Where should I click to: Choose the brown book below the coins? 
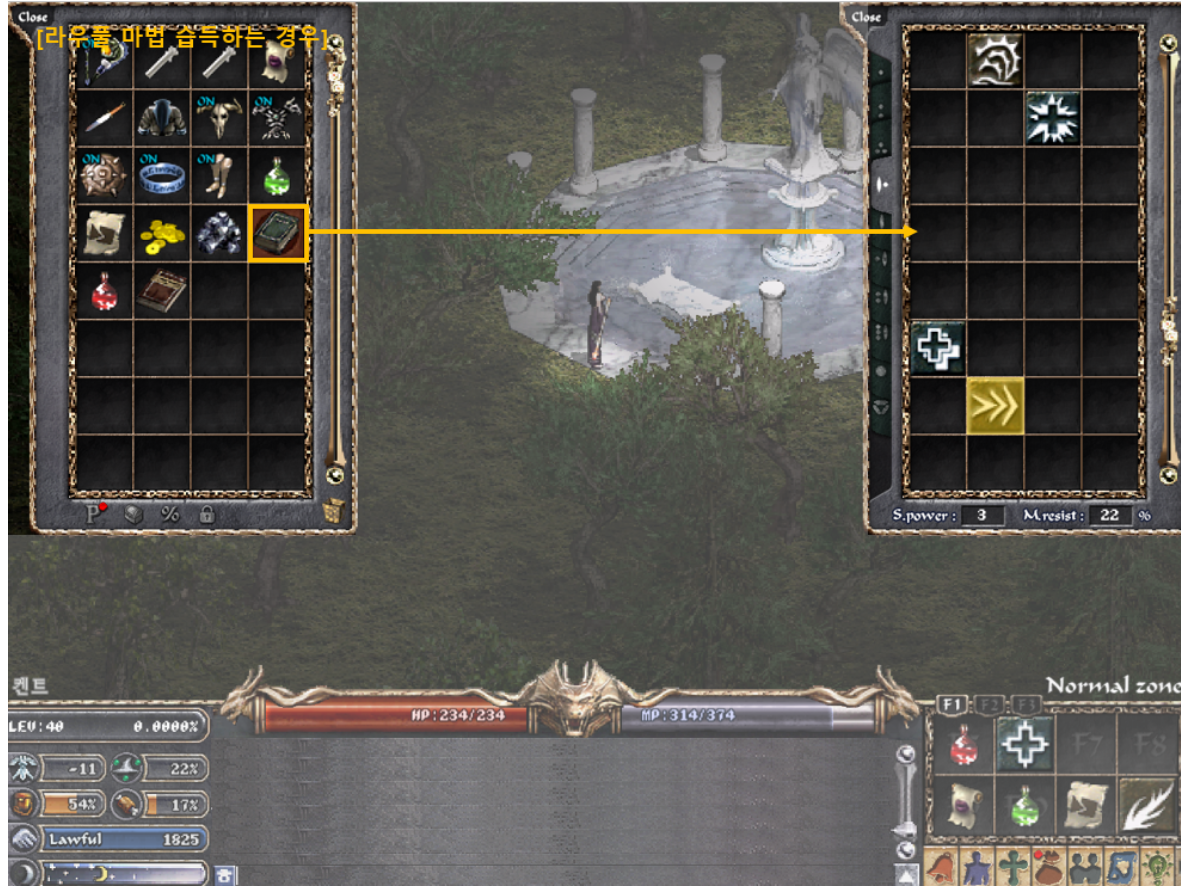[x=162, y=292]
